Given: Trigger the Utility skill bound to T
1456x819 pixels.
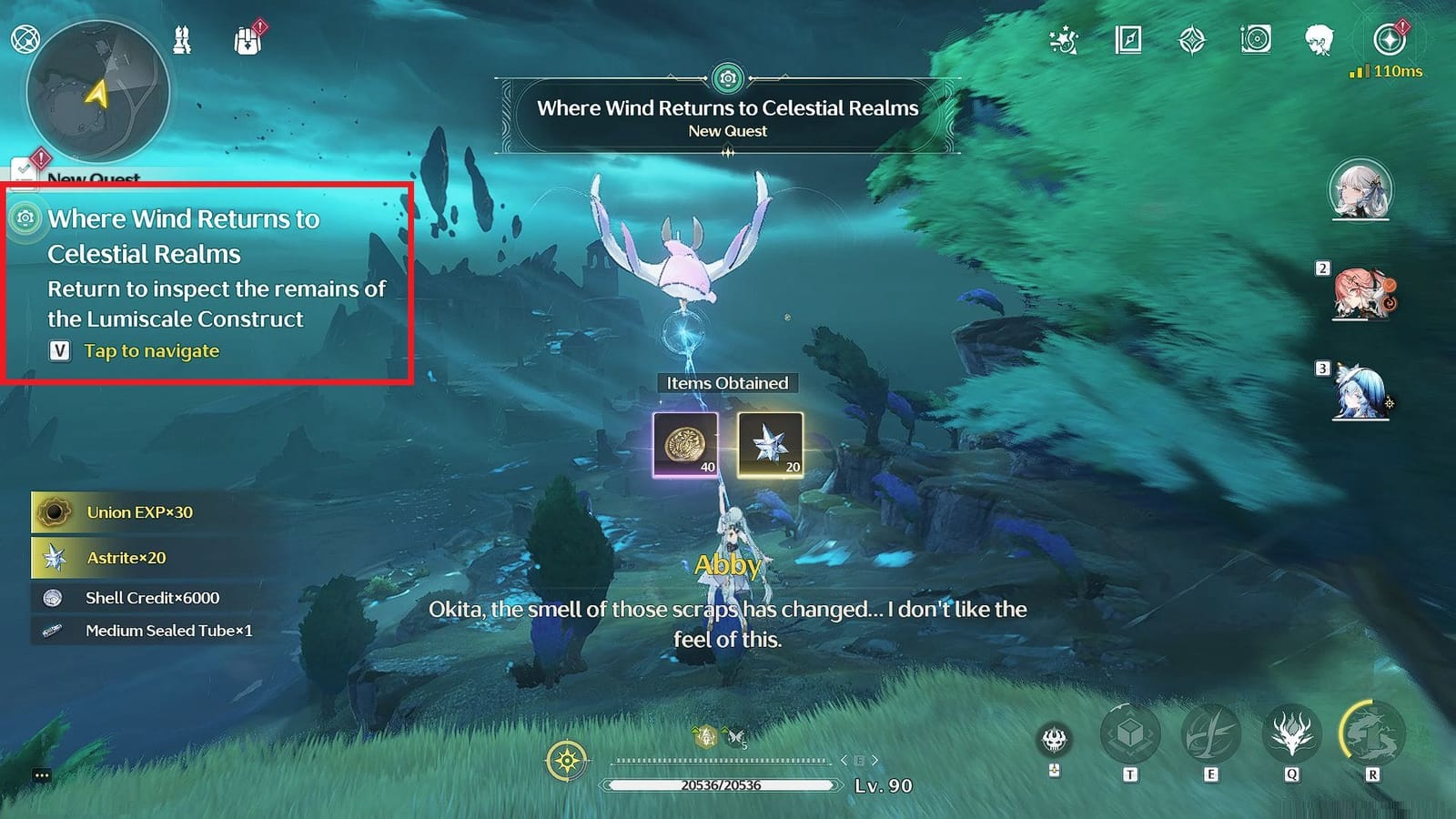Looking at the screenshot, I should click(x=1129, y=733).
